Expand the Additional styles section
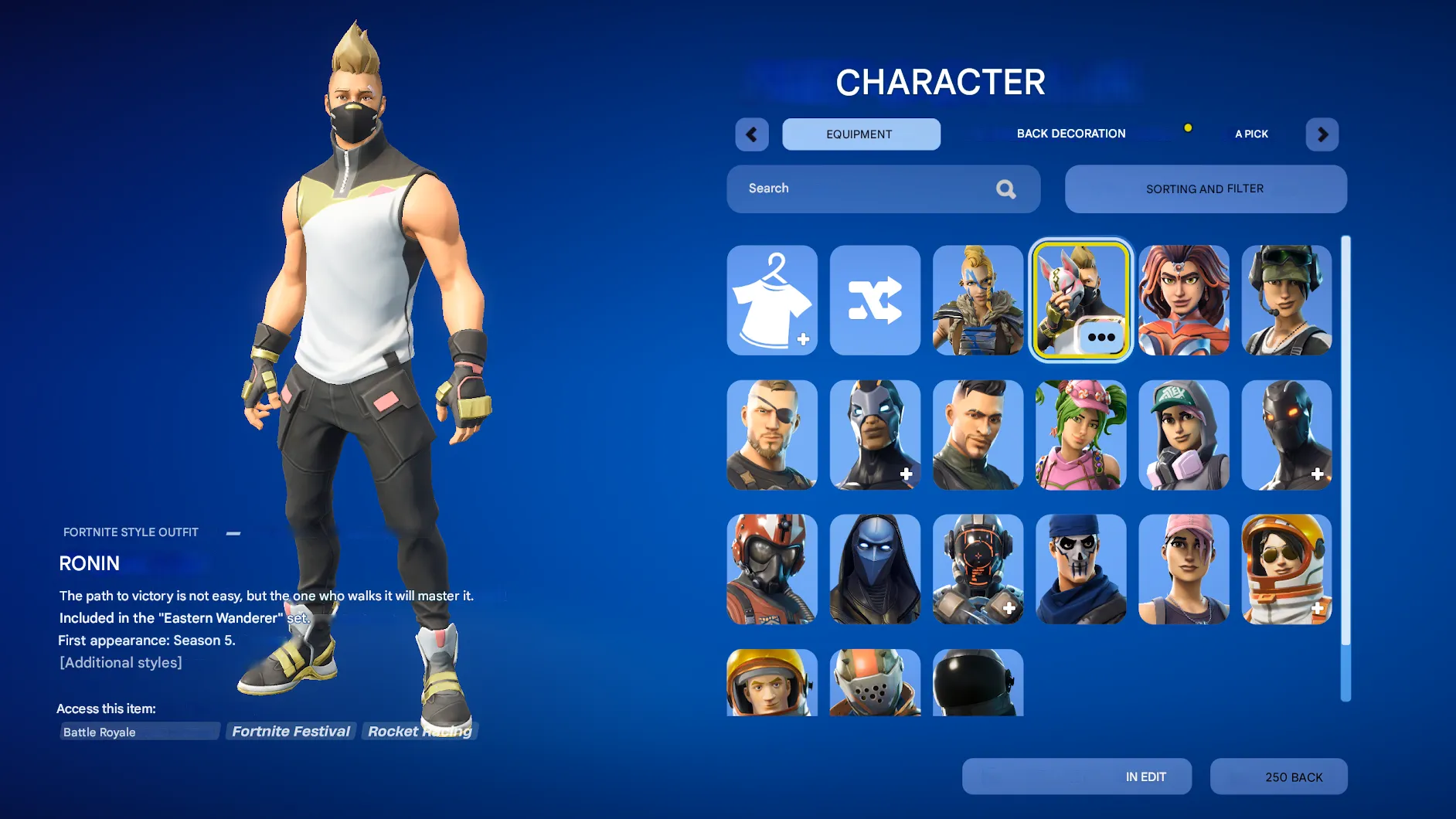 coord(121,662)
